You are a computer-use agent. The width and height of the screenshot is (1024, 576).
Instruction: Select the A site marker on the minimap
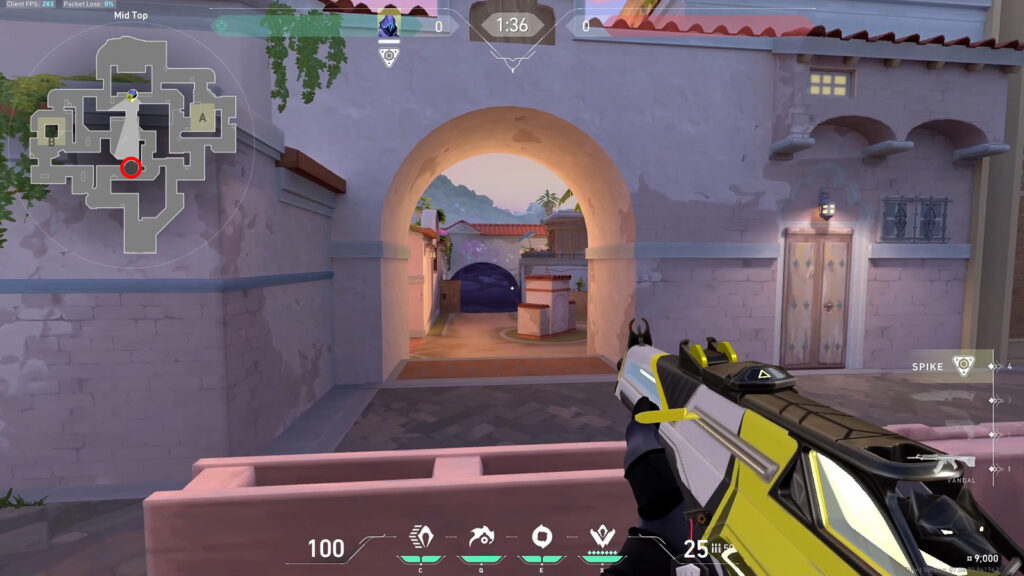203,118
